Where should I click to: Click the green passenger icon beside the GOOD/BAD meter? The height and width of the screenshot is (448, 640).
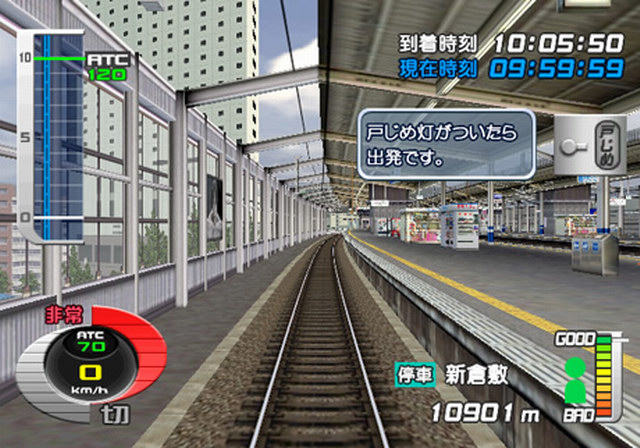[x=574, y=379]
